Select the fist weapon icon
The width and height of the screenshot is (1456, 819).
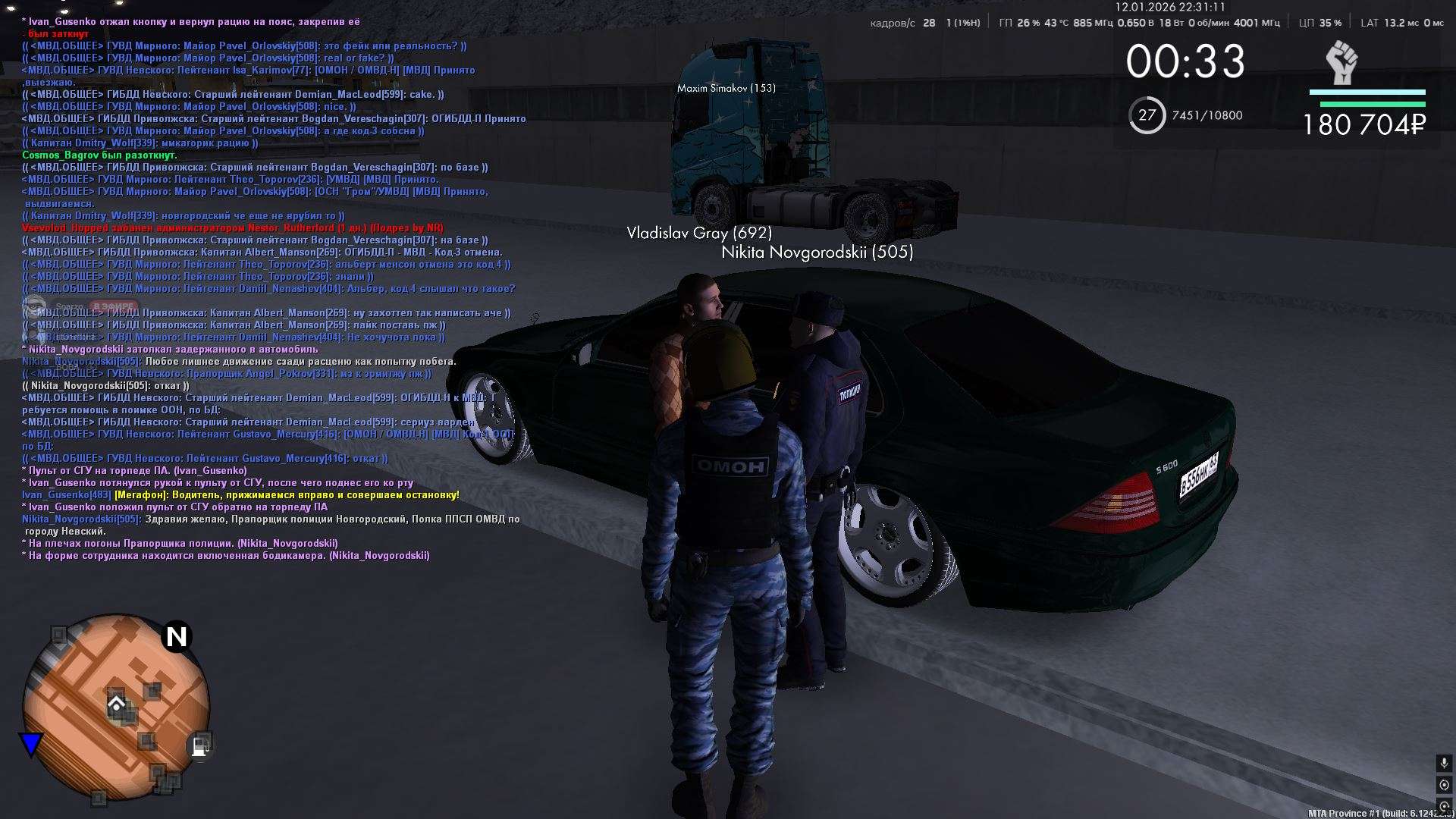pyautogui.click(x=1341, y=63)
